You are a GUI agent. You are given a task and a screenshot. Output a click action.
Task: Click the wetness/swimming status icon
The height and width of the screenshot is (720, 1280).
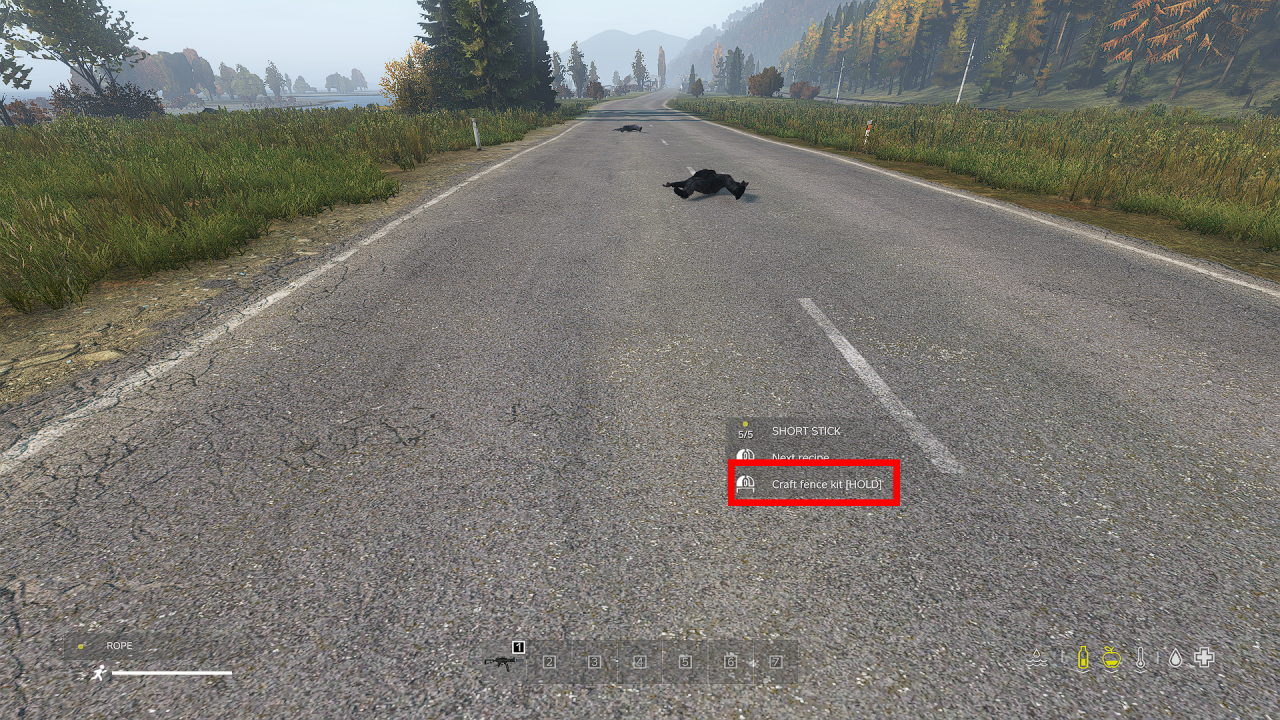[x=1038, y=657]
